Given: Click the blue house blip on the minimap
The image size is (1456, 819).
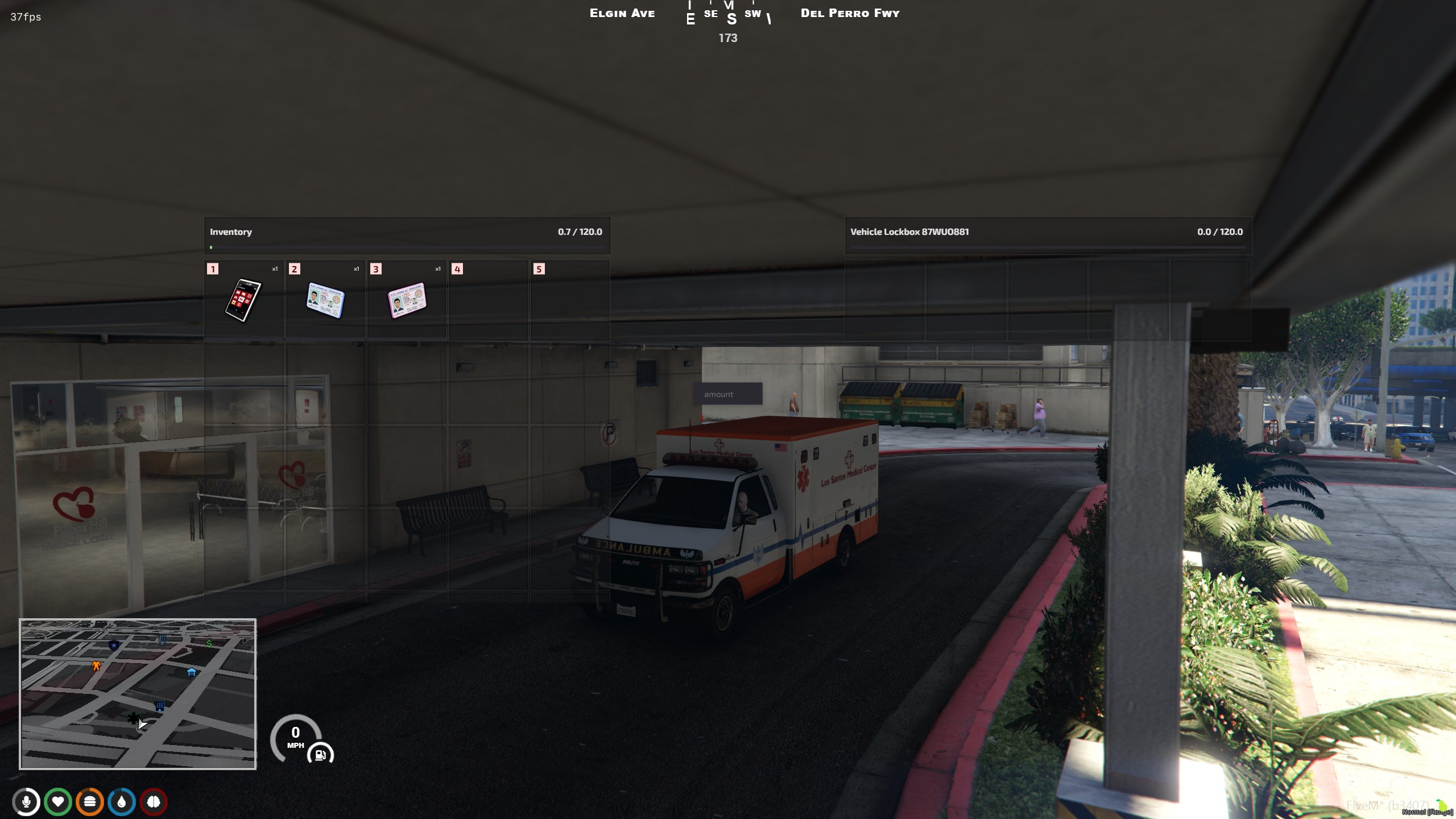Looking at the screenshot, I should [192, 672].
